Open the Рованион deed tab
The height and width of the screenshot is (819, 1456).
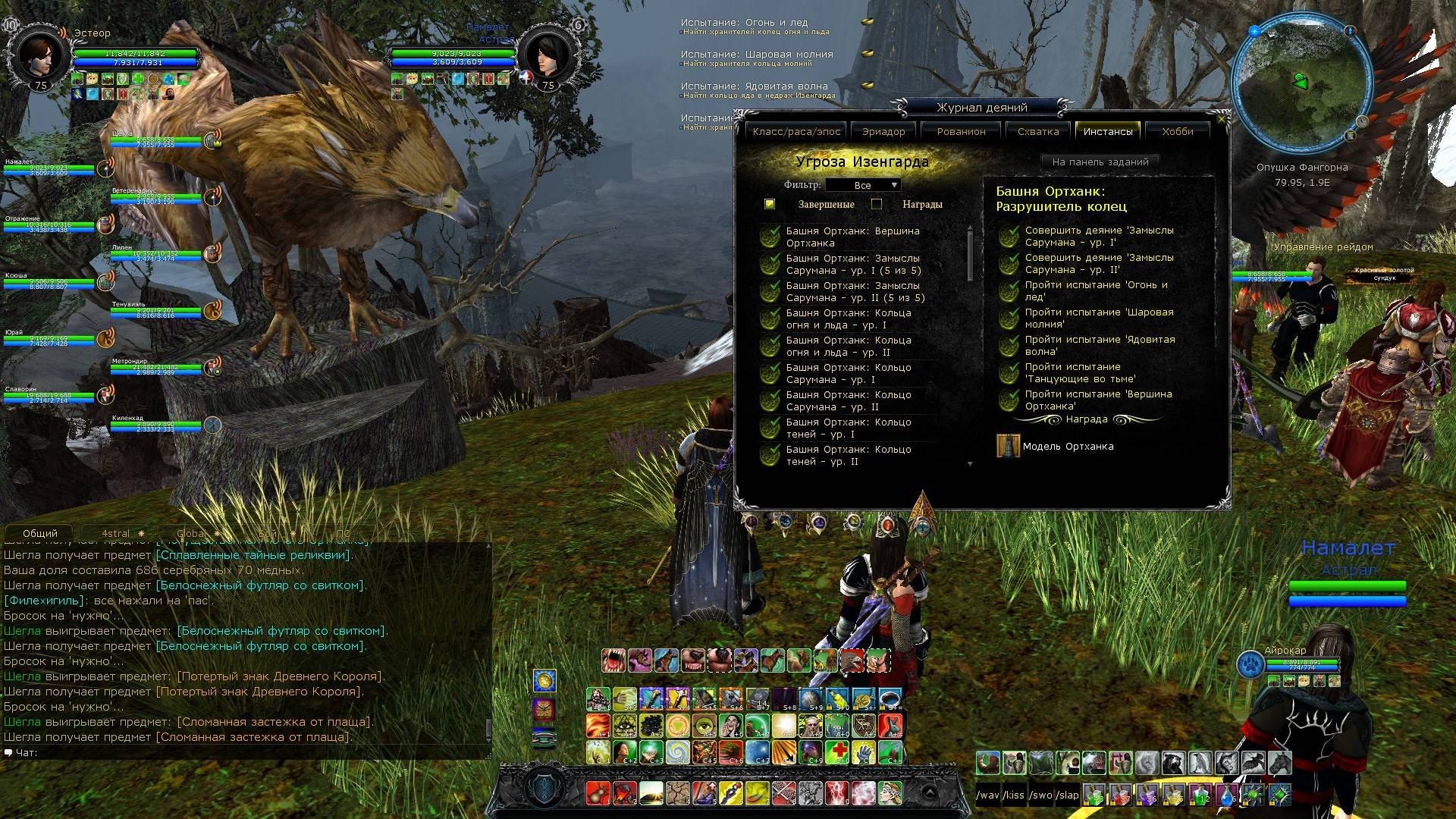(x=961, y=131)
